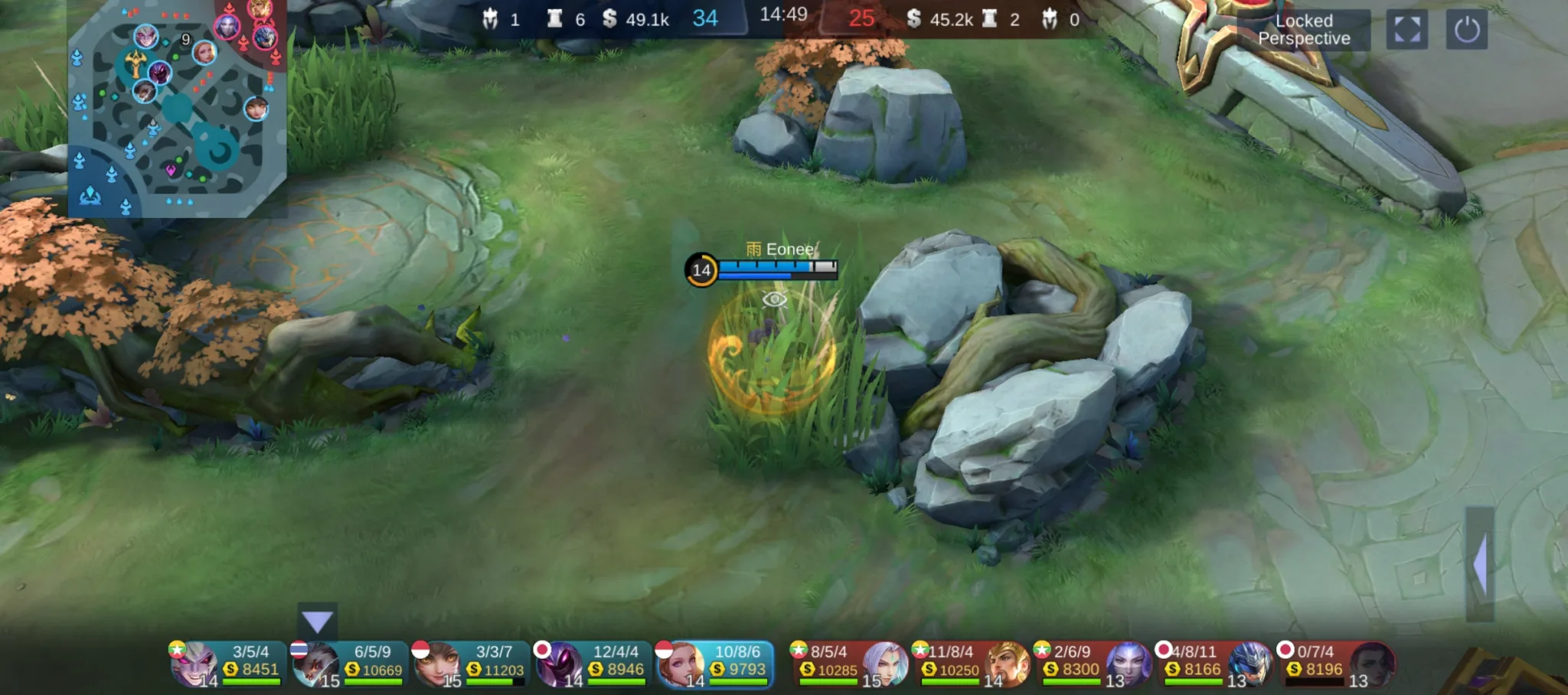The width and height of the screenshot is (1568, 695).
Task: Spectate the enemy player with 4/8/11
Action: click(1214, 664)
